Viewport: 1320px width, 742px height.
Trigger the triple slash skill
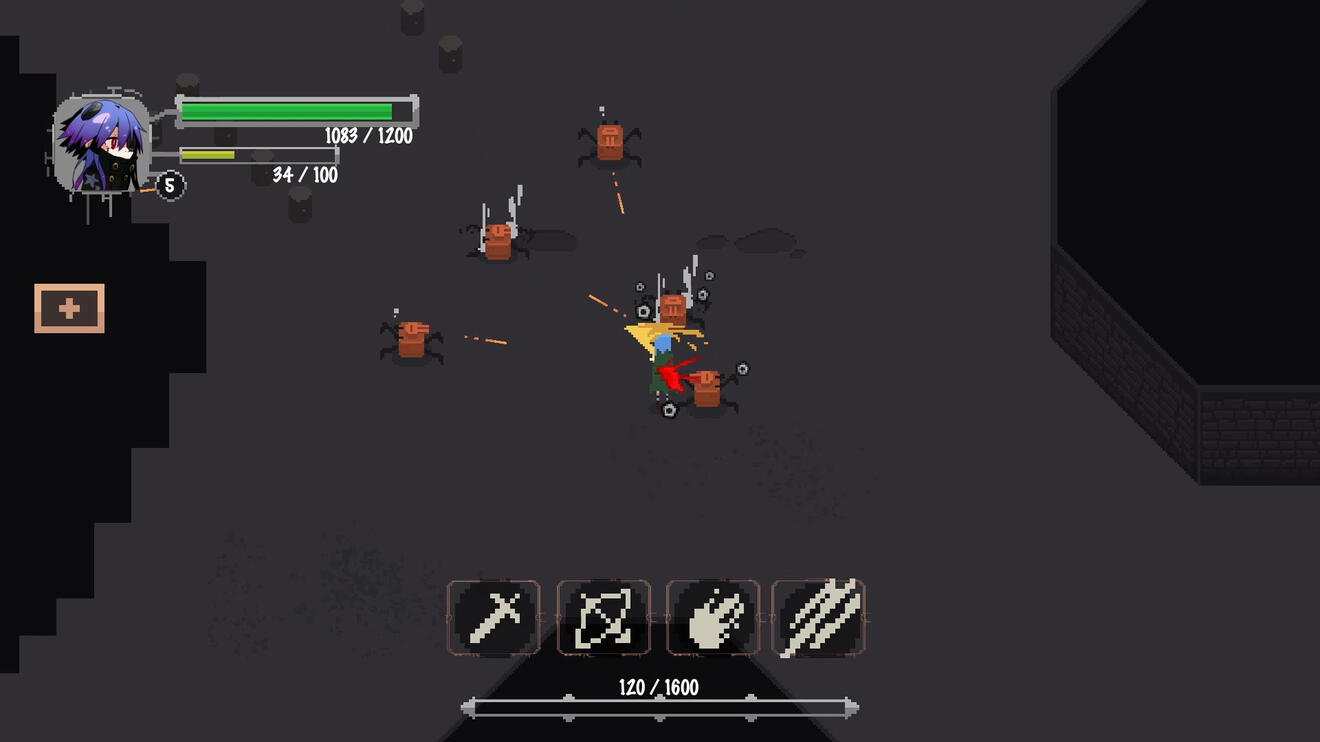pyautogui.click(x=818, y=618)
